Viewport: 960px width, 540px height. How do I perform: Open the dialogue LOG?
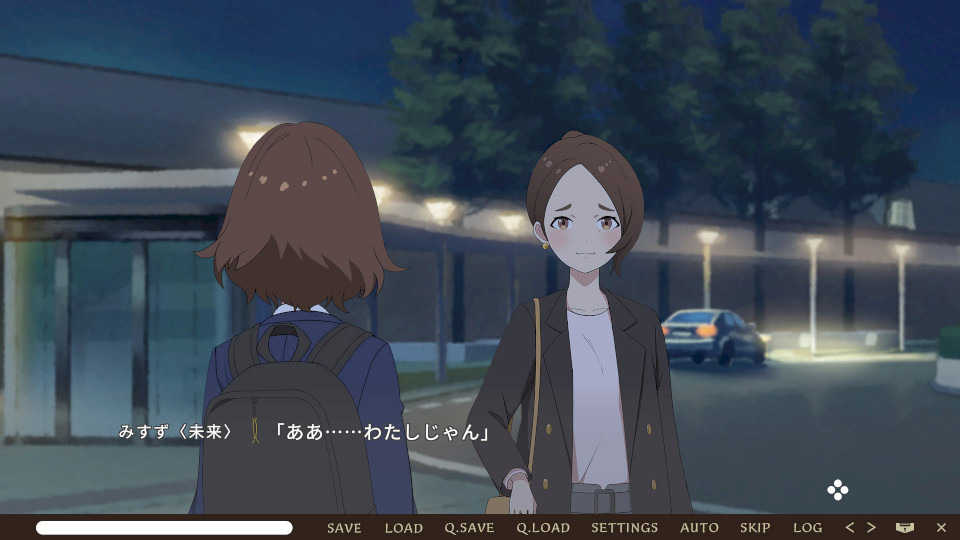coord(807,528)
